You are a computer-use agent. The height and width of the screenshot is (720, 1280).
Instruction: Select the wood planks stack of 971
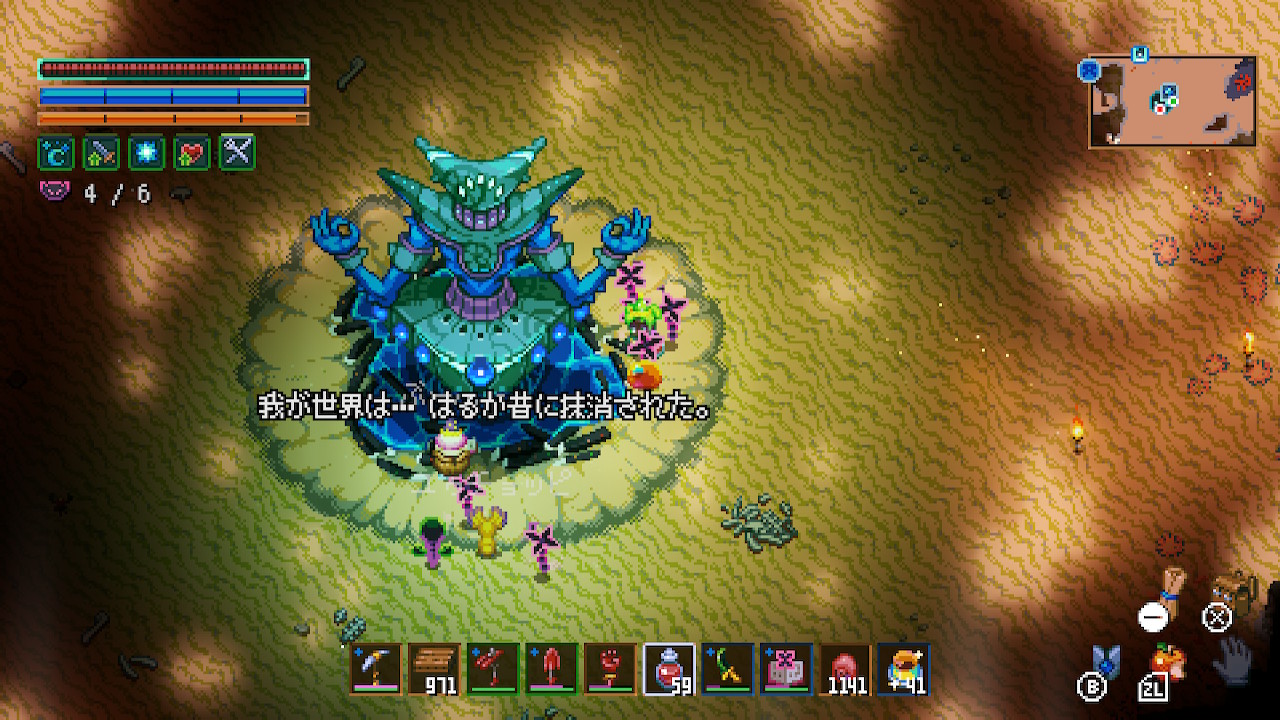tap(435, 668)
